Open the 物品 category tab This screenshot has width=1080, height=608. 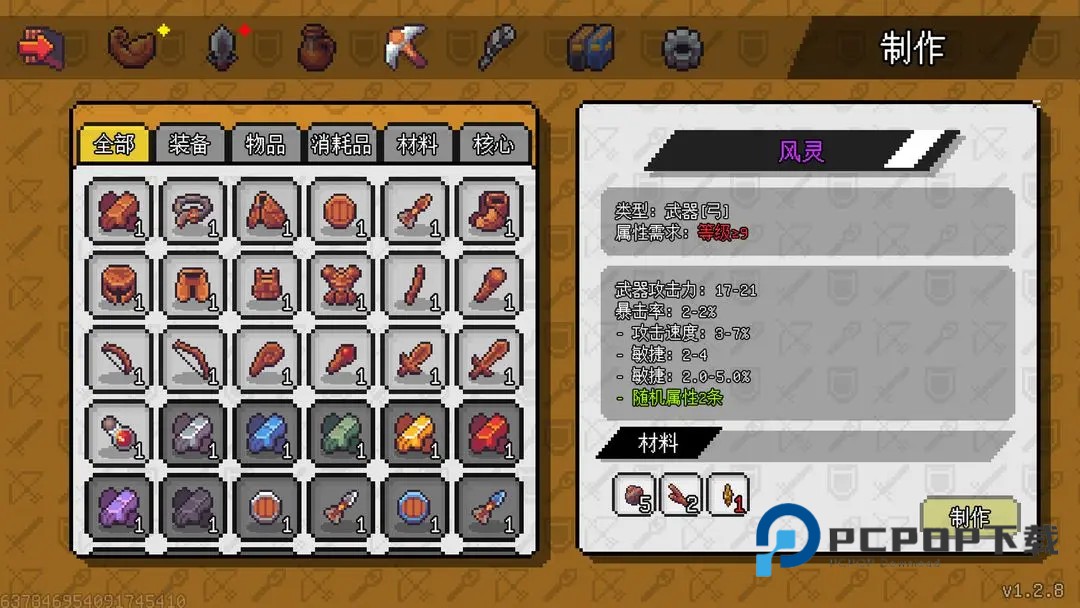coord(265,144)
